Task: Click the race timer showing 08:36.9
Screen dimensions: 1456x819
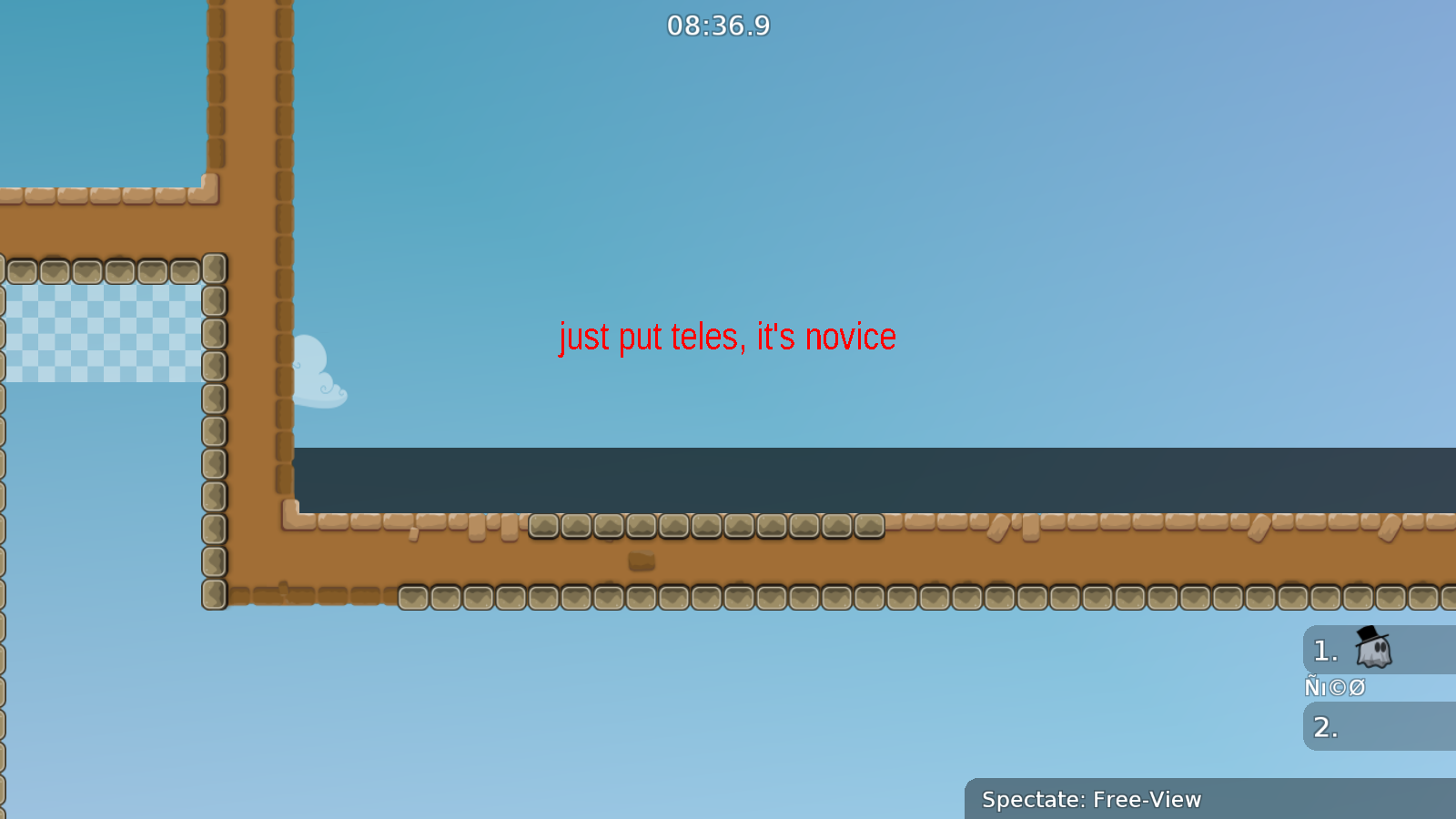Action: [716, 26]
